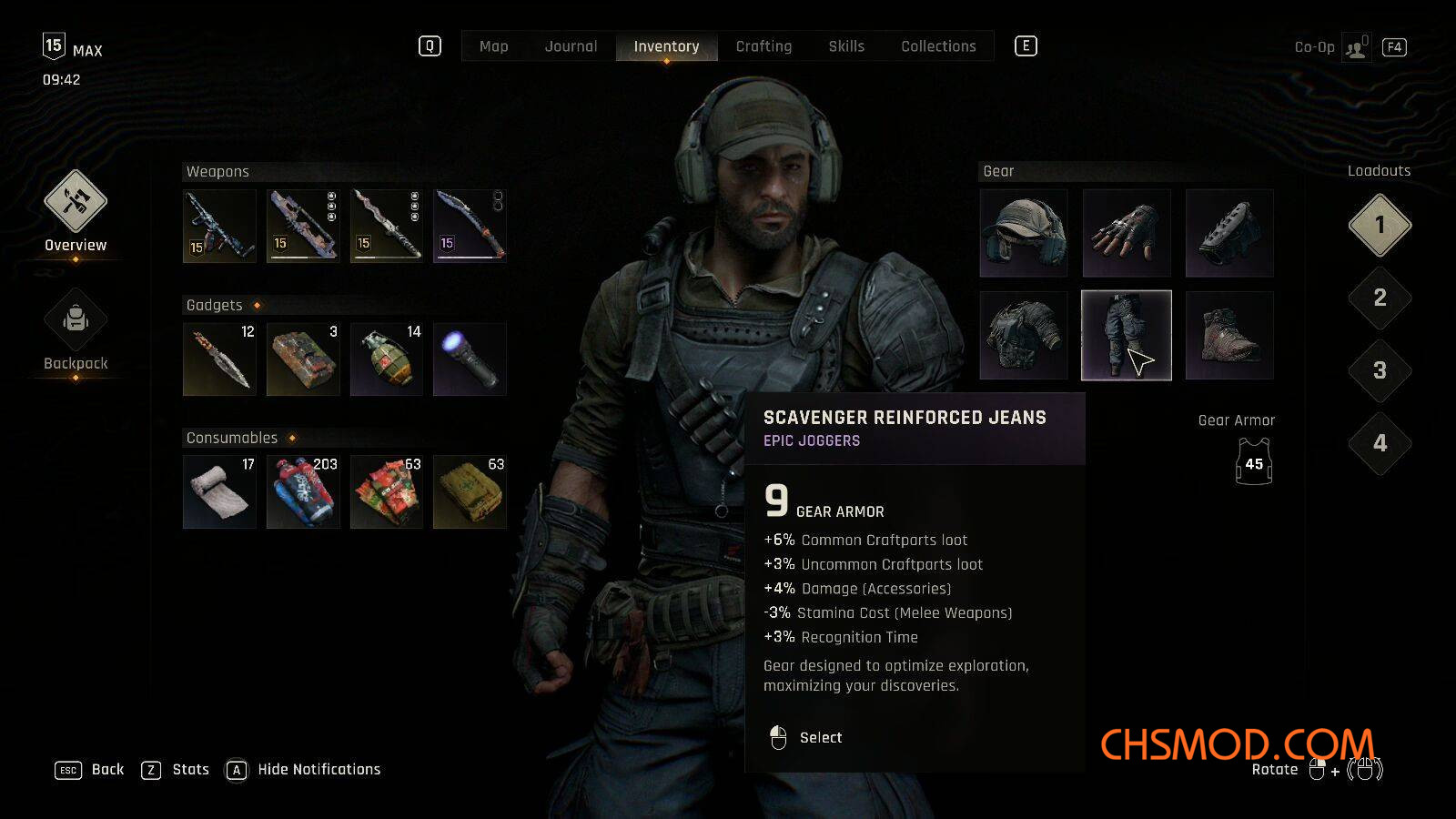Pick the grenade gadget slot

coord(387,359)
